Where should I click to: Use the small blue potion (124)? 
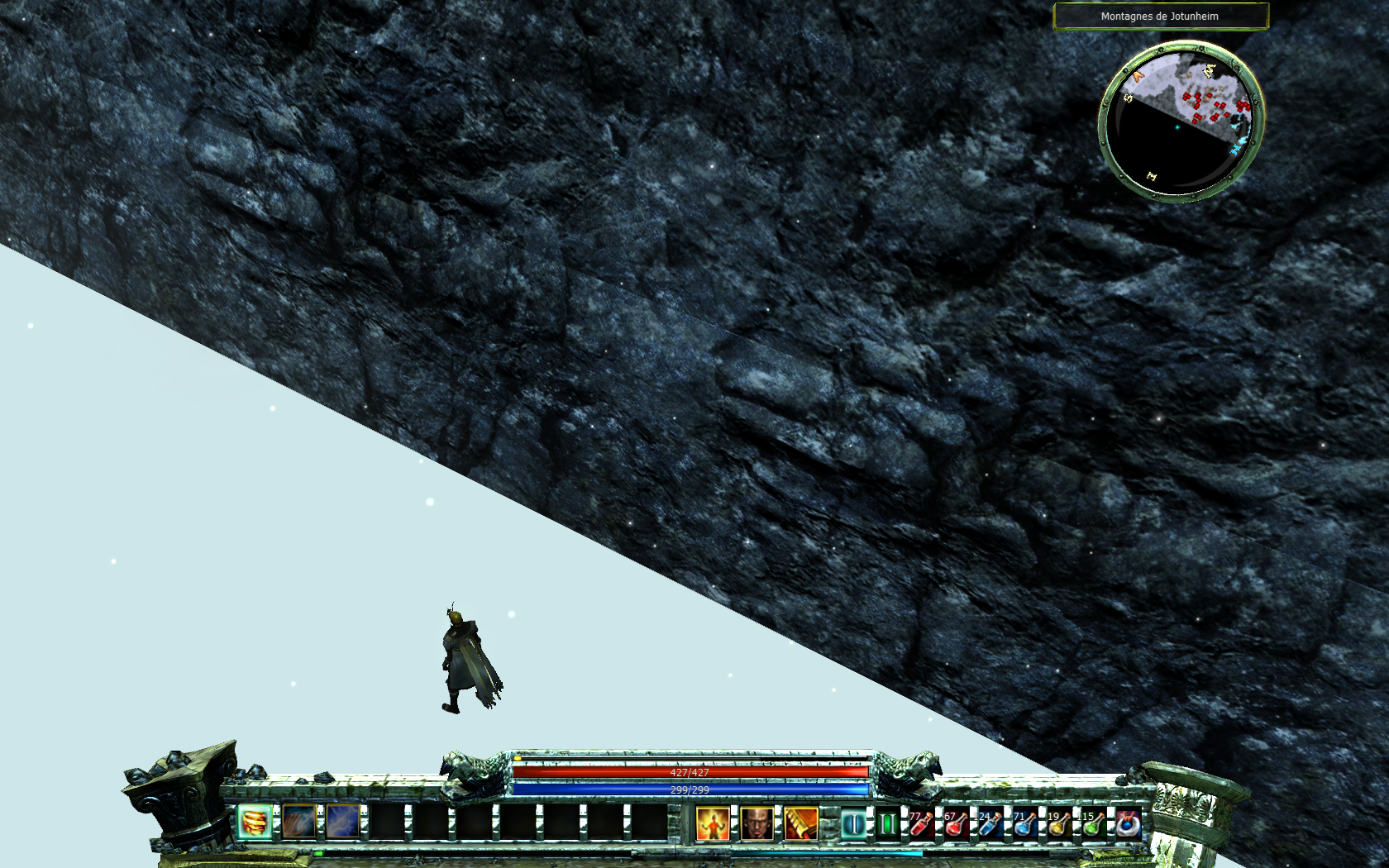pyautogui.click(x=990, y=824)
